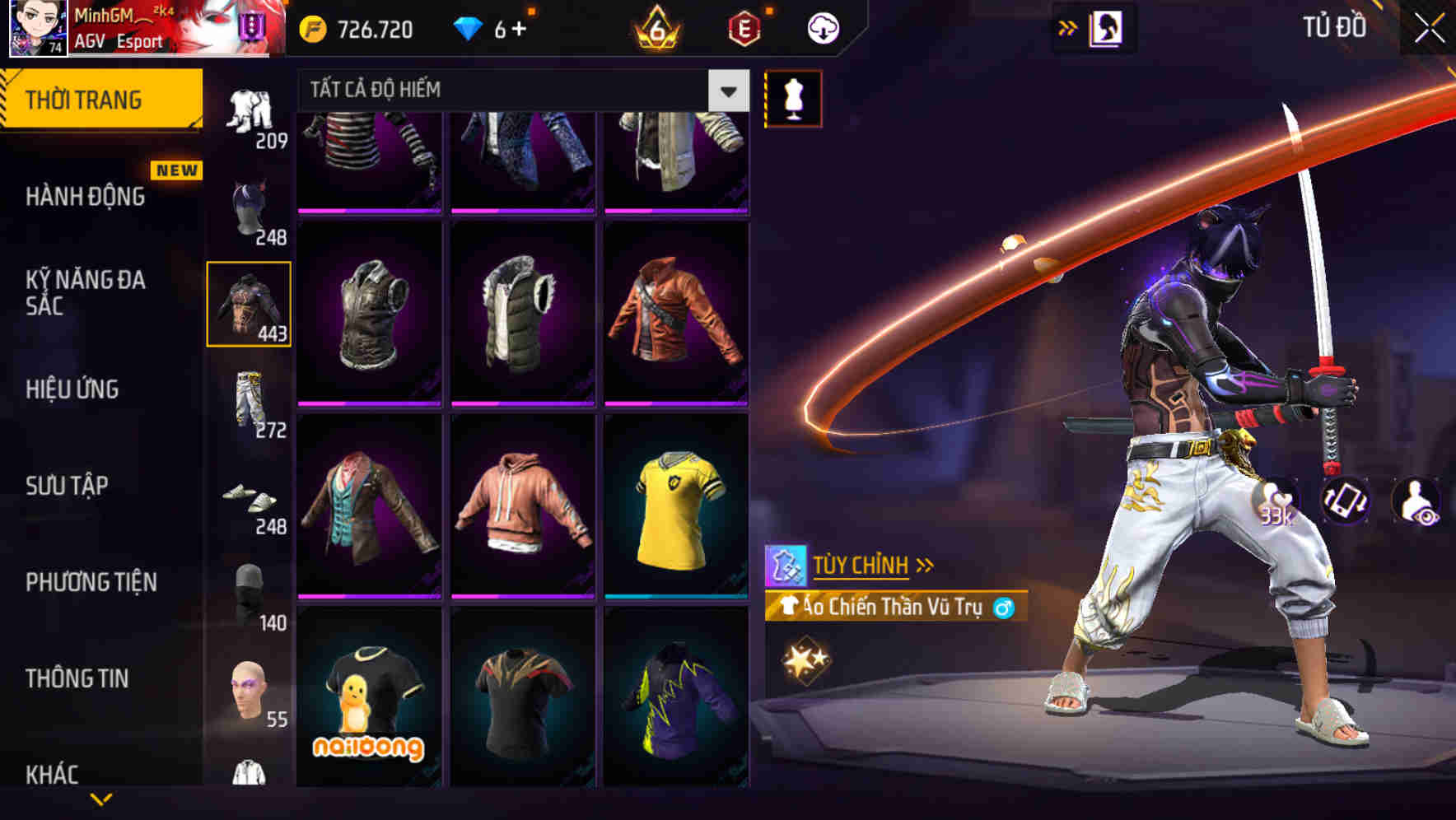Screen dimensions: 1456x820
Task: Switch to the HÀNH ĐỘNG tab
Action: tap(86, 198)
